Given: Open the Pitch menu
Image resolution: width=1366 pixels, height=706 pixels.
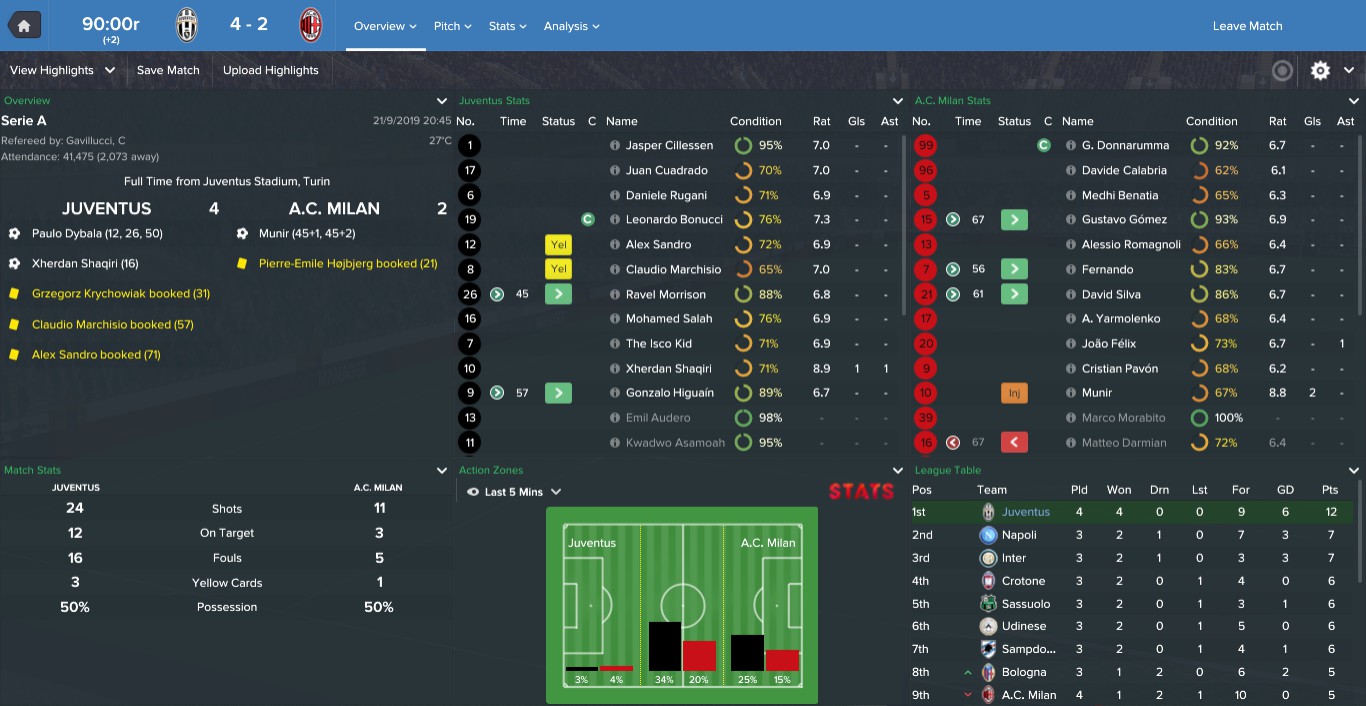Looking at the screenshot, I should tap(452, 26).
